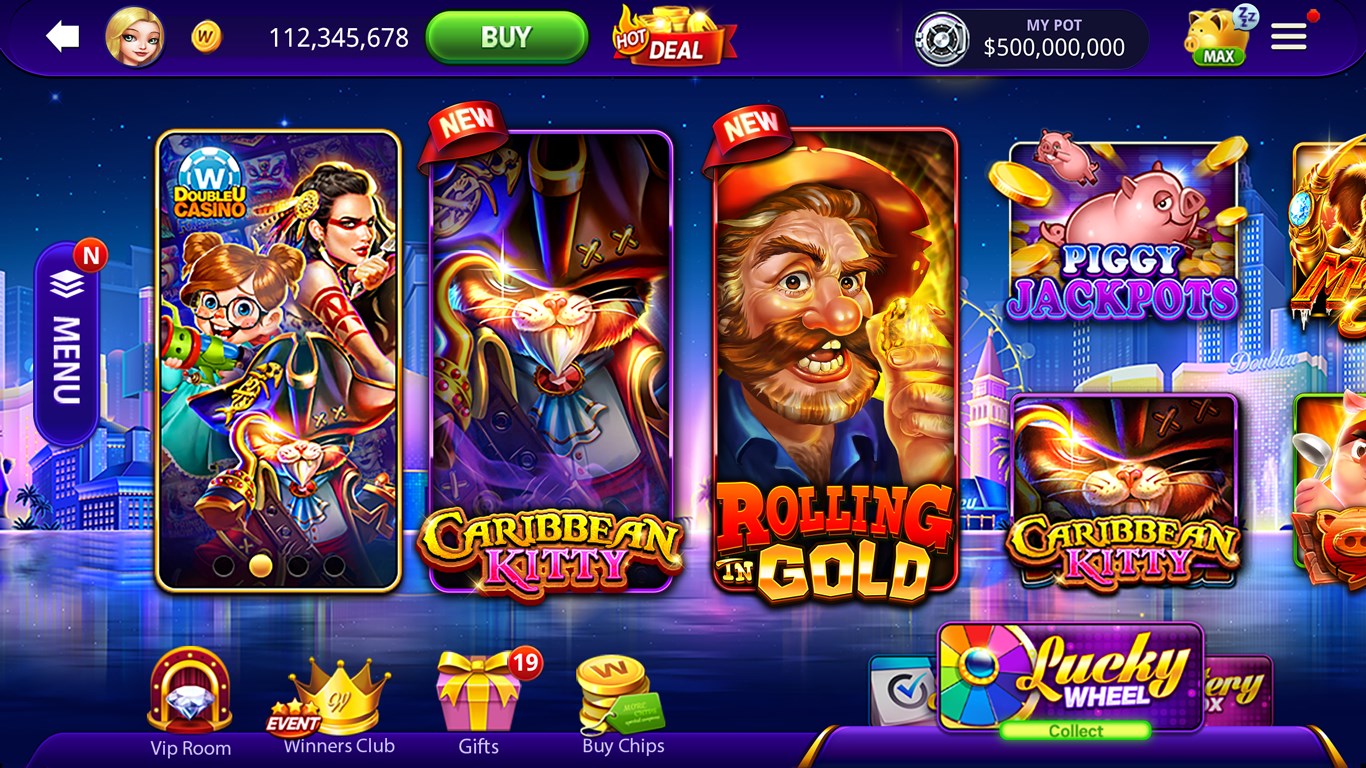Collect the Lucky Wheel reward
Screen dimensions: 1366x768
1078,730
